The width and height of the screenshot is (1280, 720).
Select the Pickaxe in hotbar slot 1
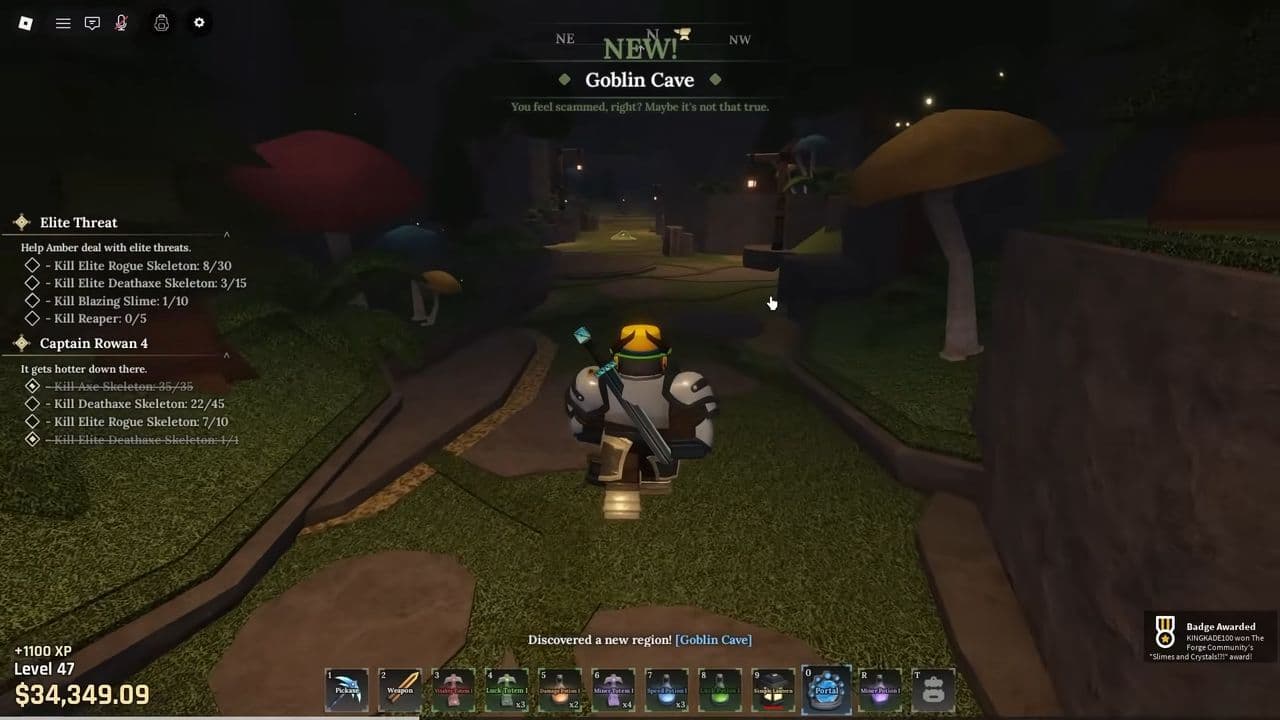click(345, 688)
